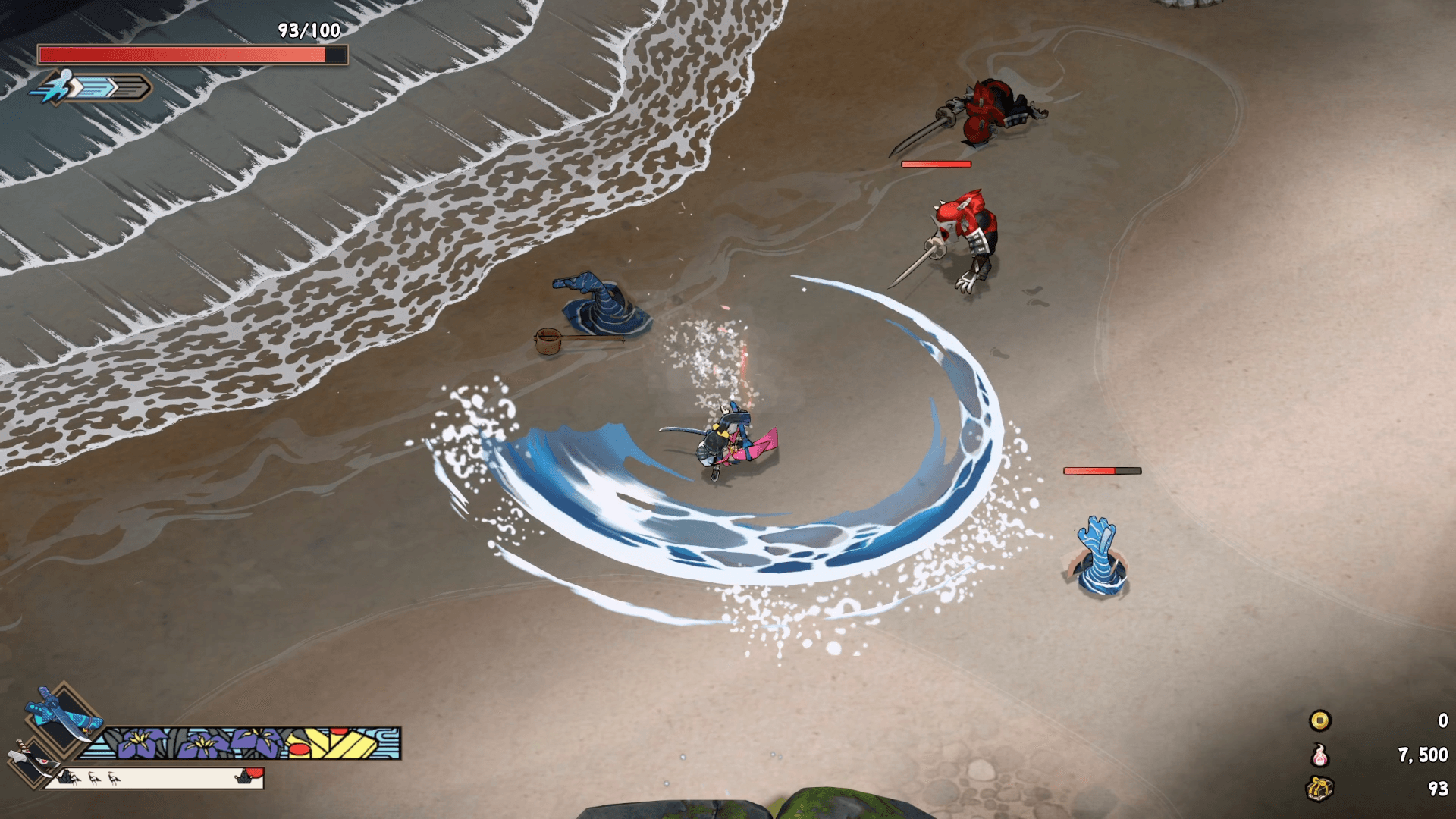Select the pink spirit flame icon

click(x=1319, y=755)
